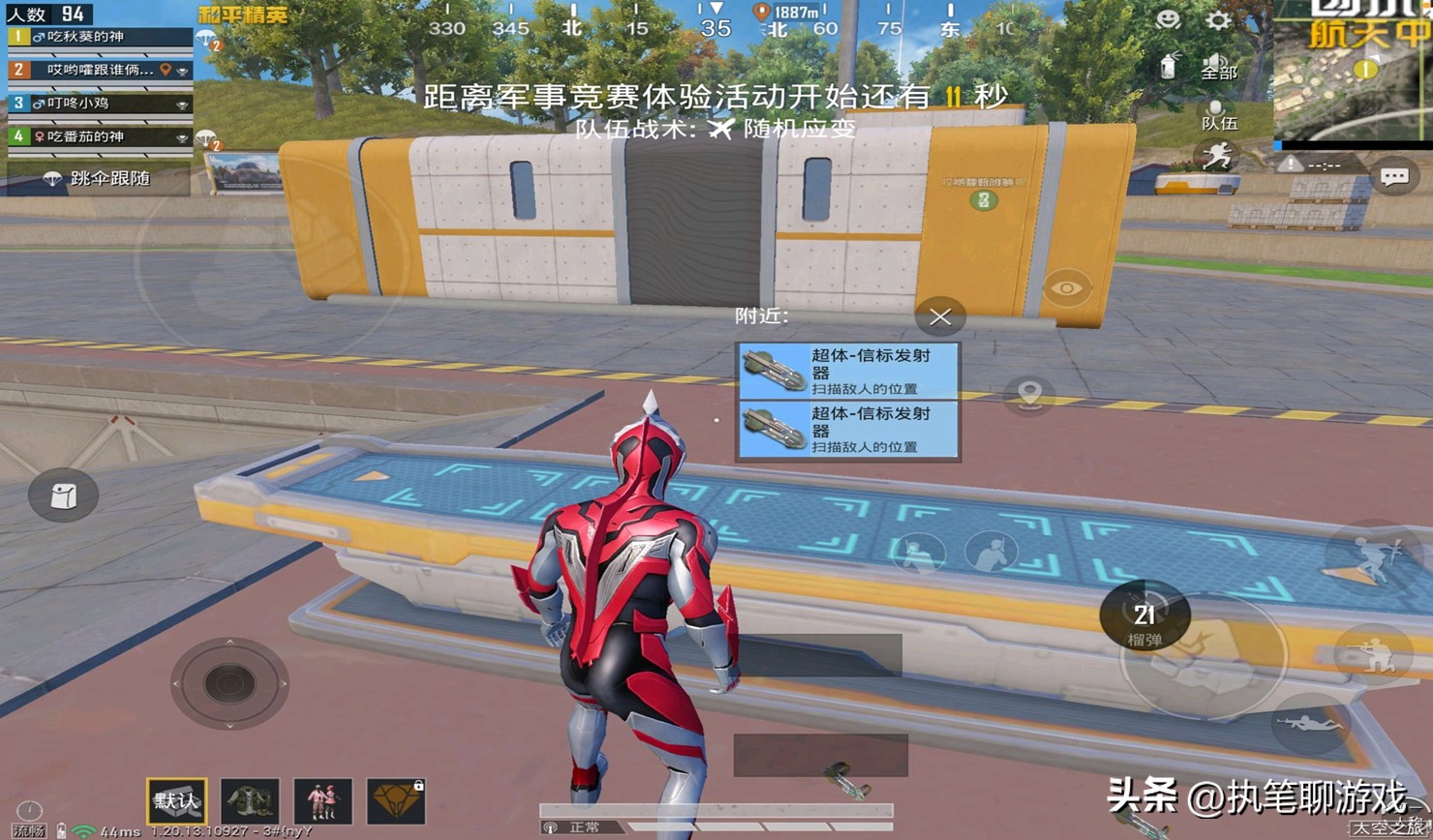
Task: Open the gear settings menu
Action: (x=1218, y=20)
